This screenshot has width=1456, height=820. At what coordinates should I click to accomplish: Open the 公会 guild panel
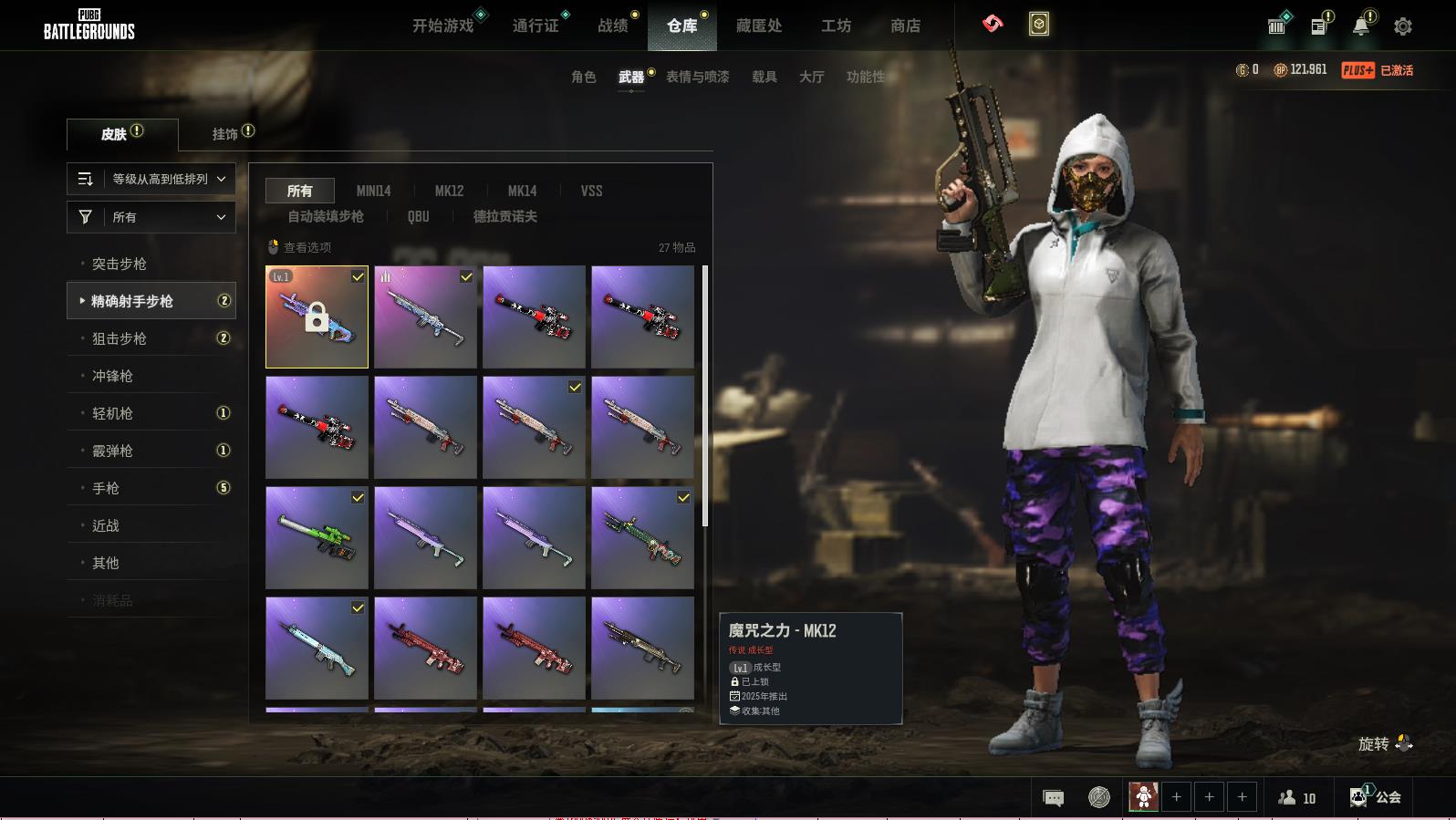click(1378, 797)
